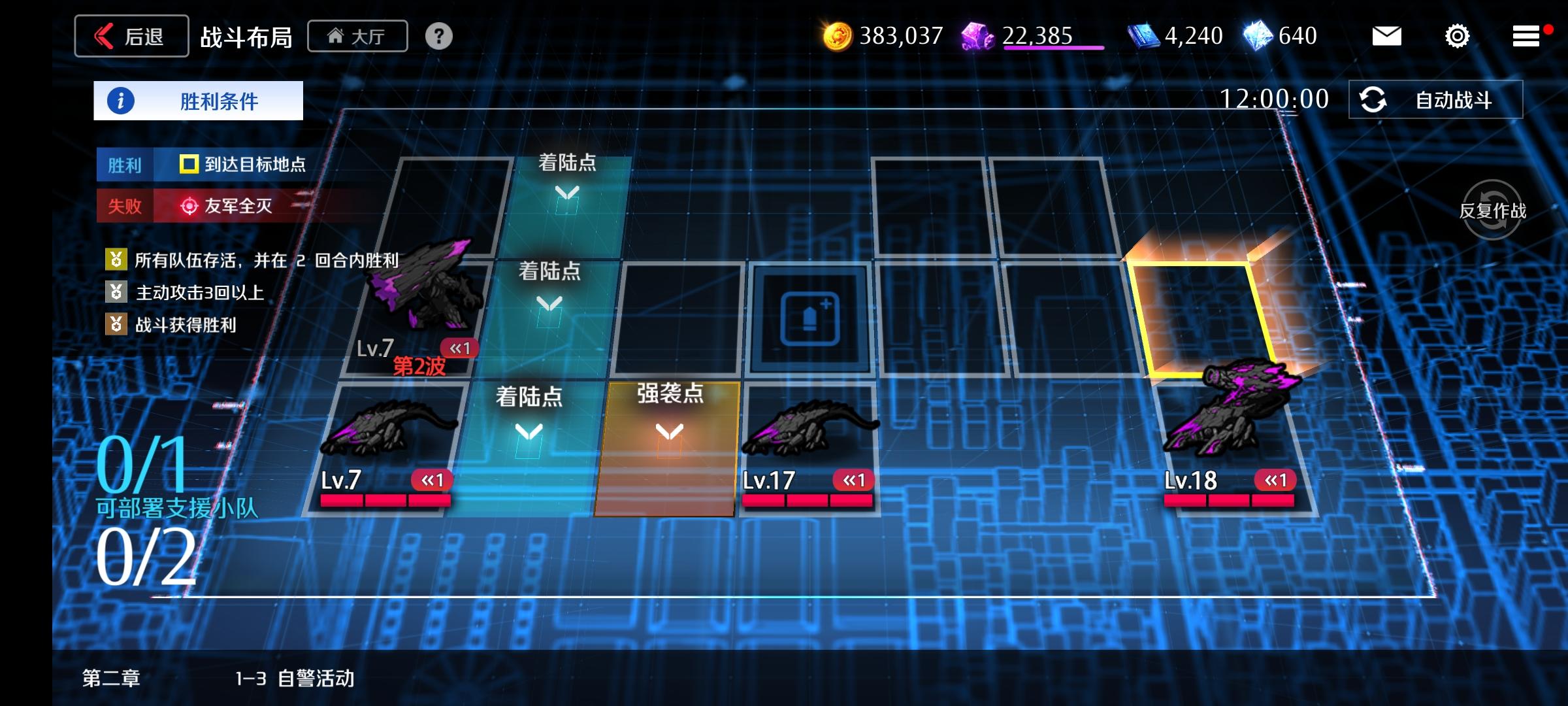Expand the top 着陆点 landing point arrow
This screenshot has height=706, width=1568.
coord(568,192)
